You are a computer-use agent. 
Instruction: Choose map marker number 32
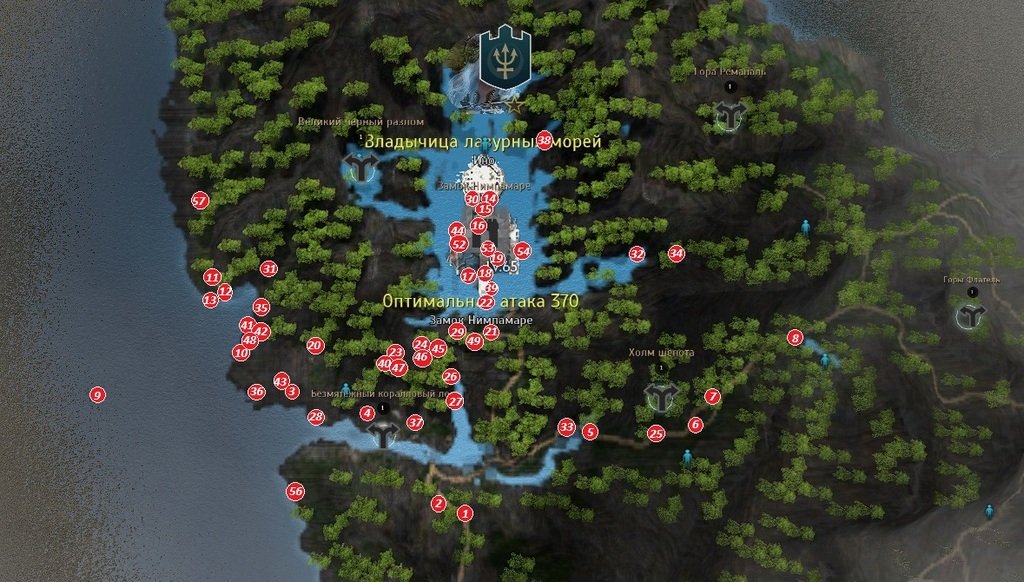point(636,254)
